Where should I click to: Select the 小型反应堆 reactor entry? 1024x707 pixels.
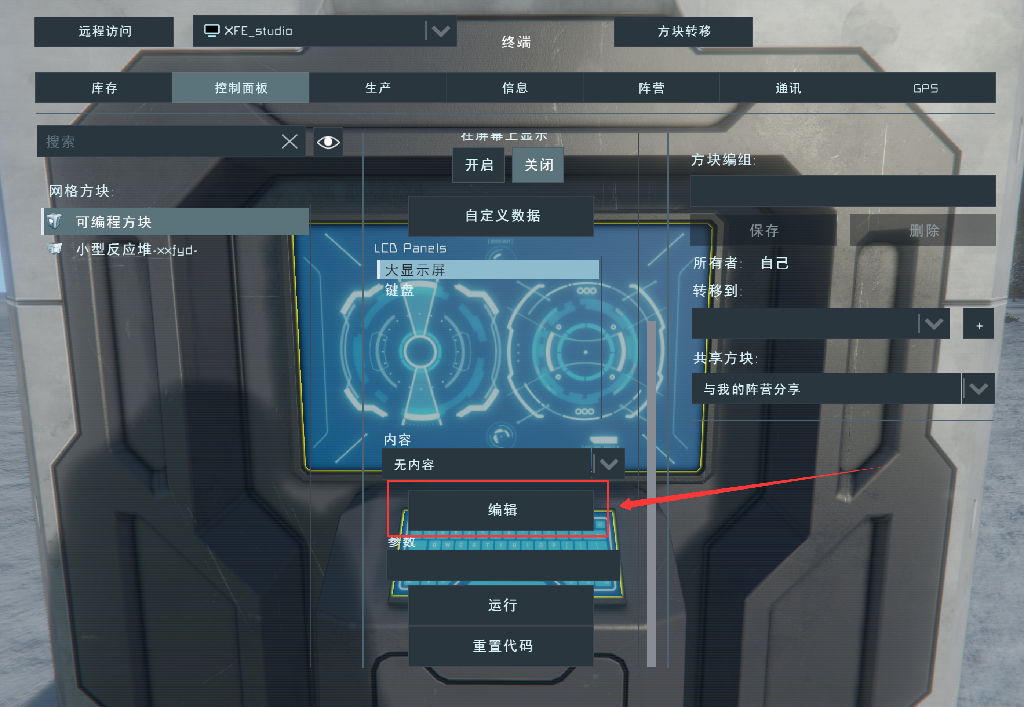click(136, 250)
